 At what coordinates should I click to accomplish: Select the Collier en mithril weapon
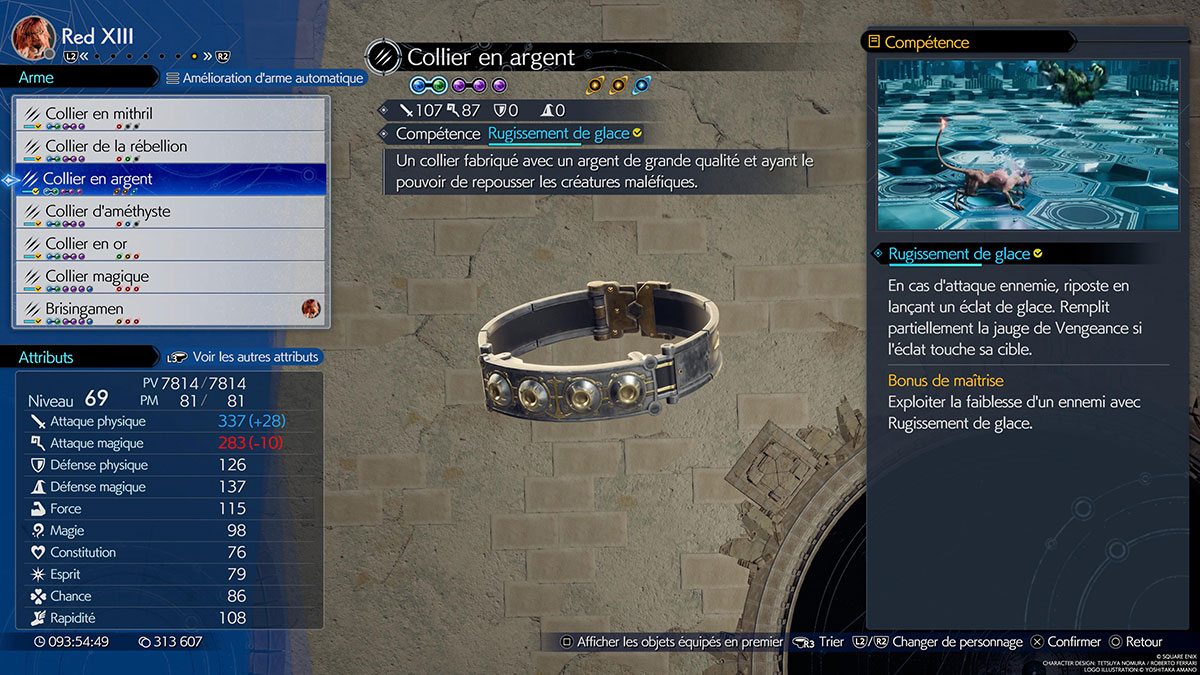tap(170, 115)
